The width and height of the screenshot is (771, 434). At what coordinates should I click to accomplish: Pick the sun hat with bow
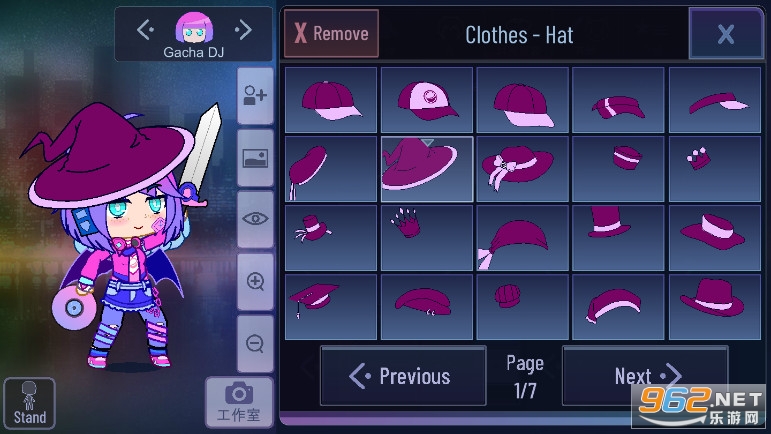(x=523, y=169)
